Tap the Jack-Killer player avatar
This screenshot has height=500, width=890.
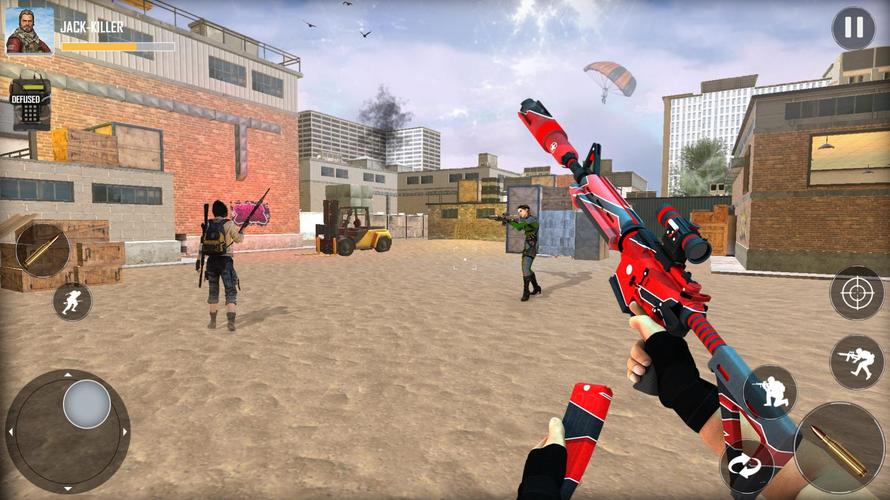pyautogui.click(x=29, y=30)
